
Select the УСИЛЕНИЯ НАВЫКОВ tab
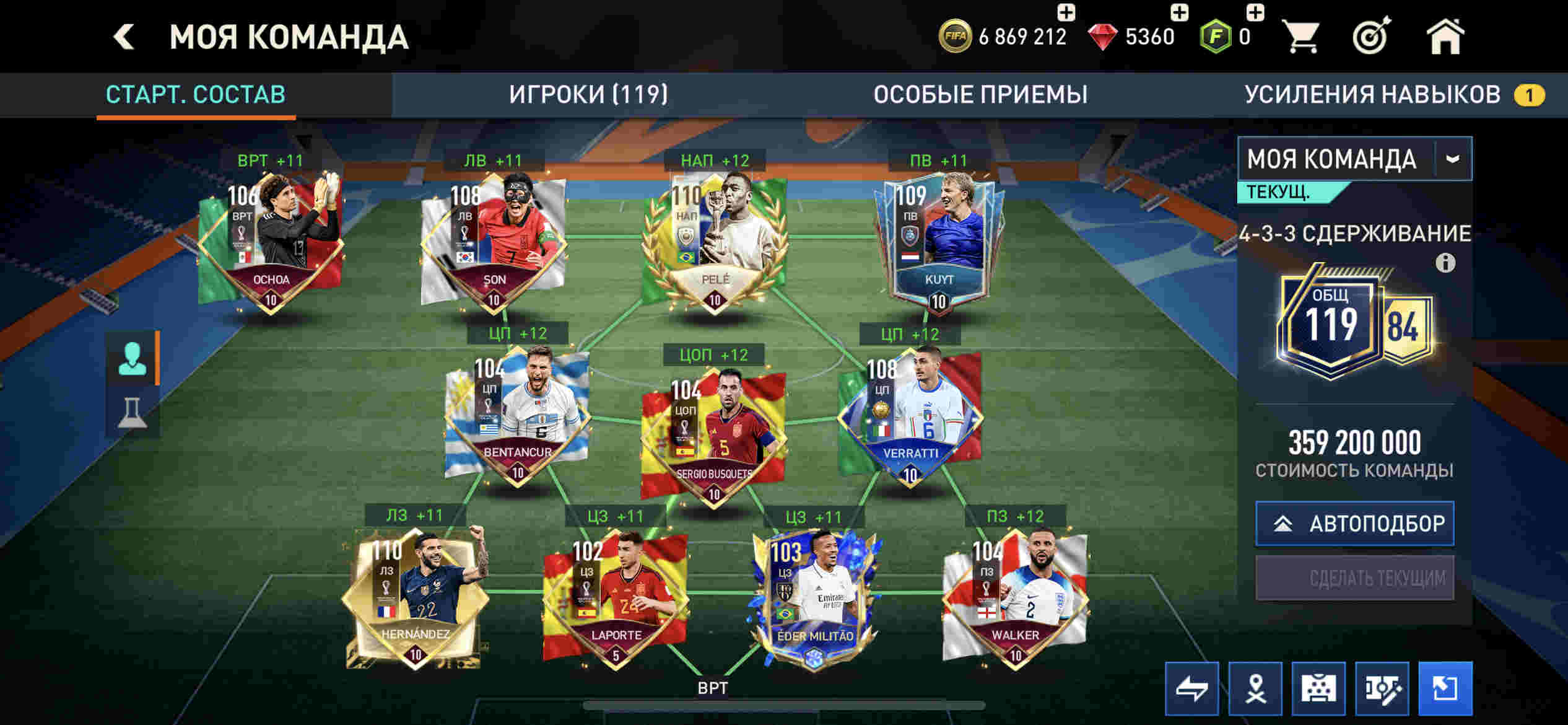[1372, 95]
